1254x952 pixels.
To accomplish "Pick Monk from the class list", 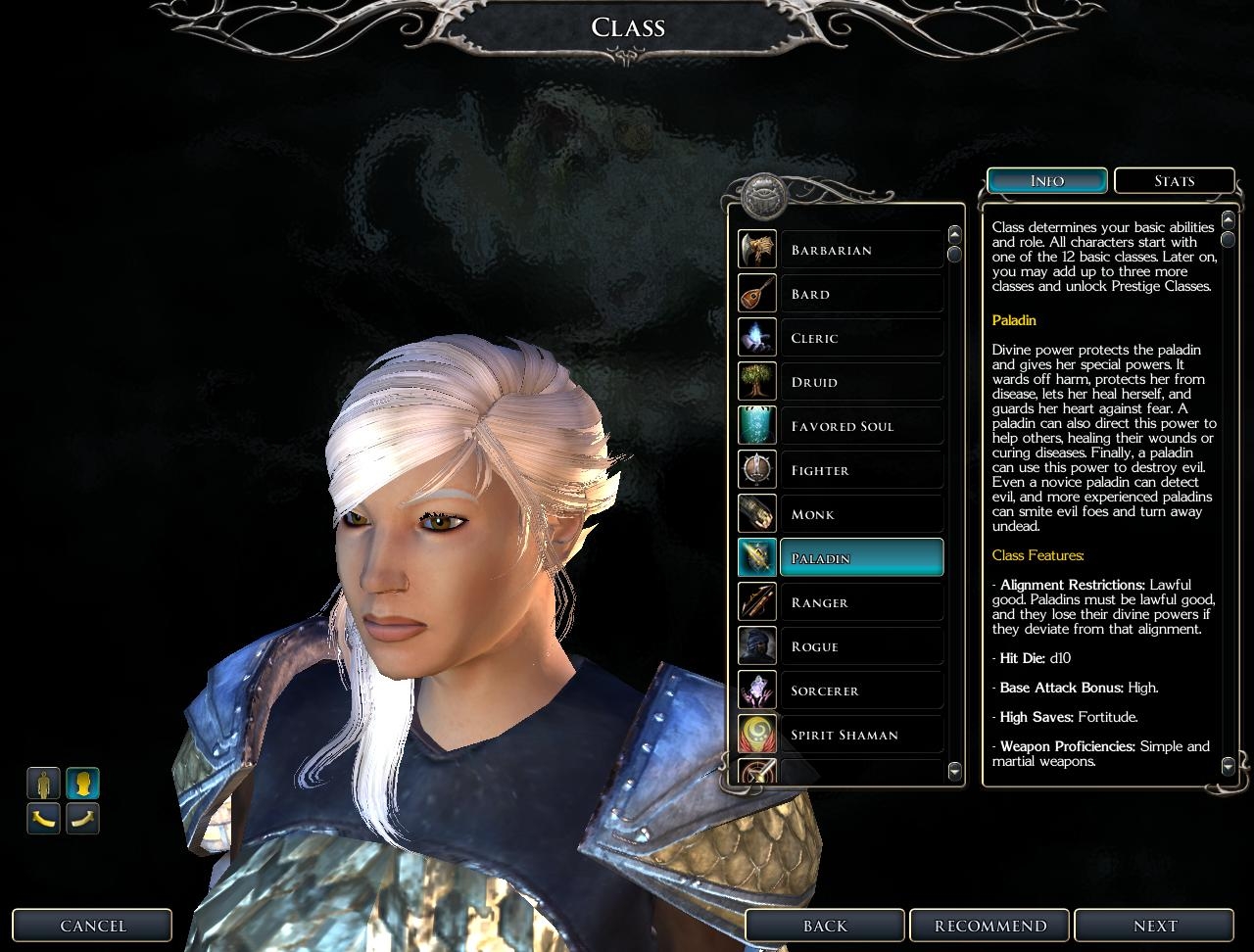I will click(x=861, y=514).
